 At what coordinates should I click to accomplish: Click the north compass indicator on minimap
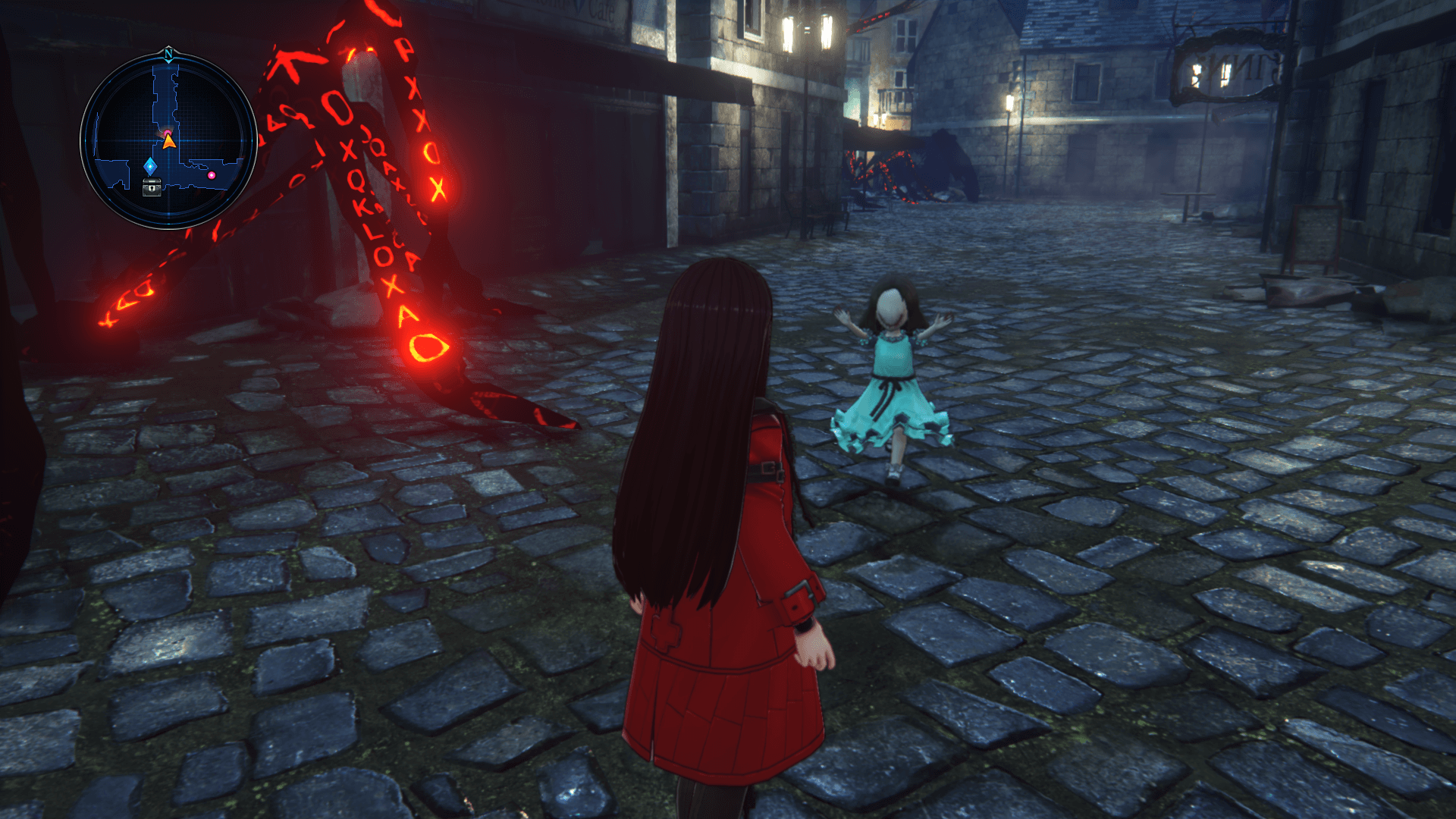point(168,54)
